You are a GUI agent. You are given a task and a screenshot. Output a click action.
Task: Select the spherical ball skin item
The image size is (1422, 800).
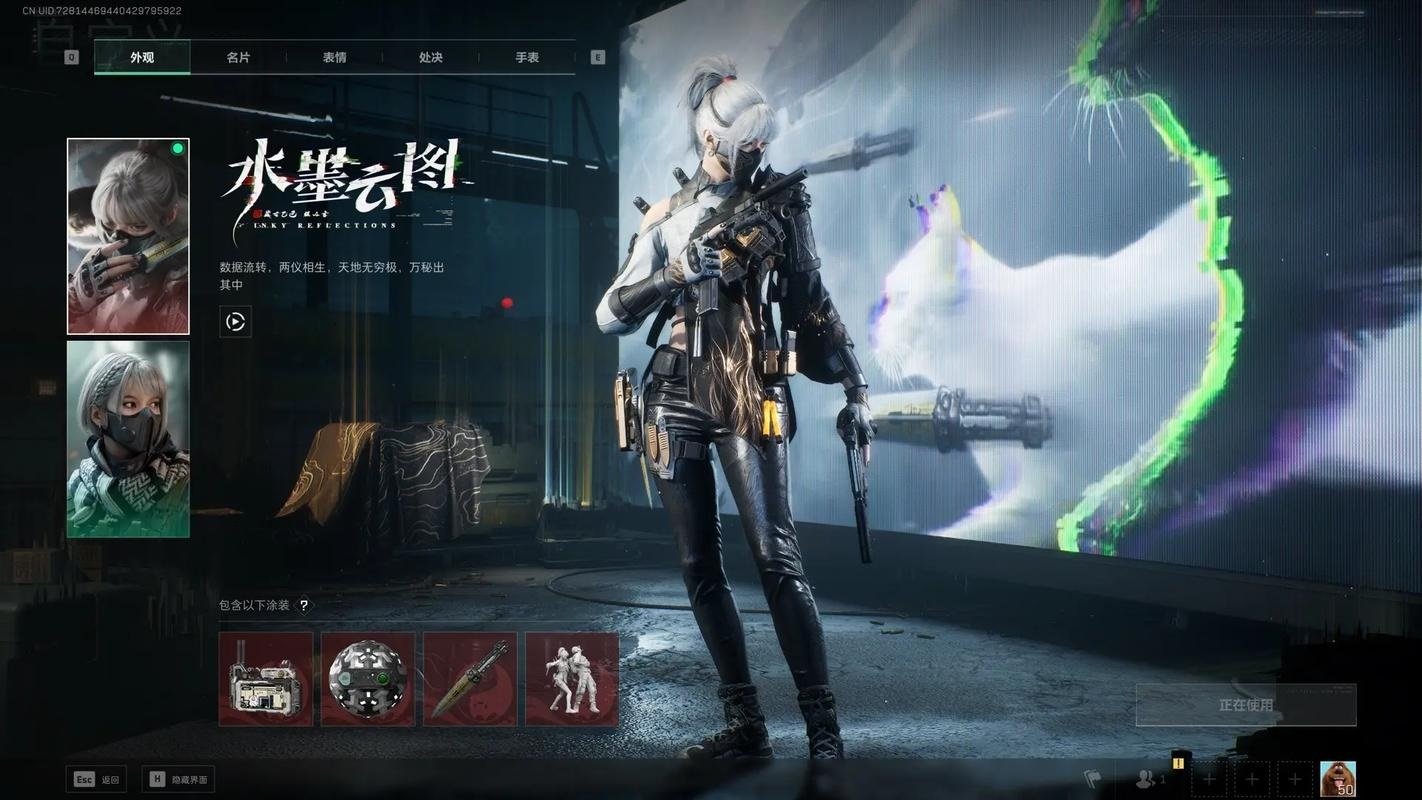(x=368, y=679)
